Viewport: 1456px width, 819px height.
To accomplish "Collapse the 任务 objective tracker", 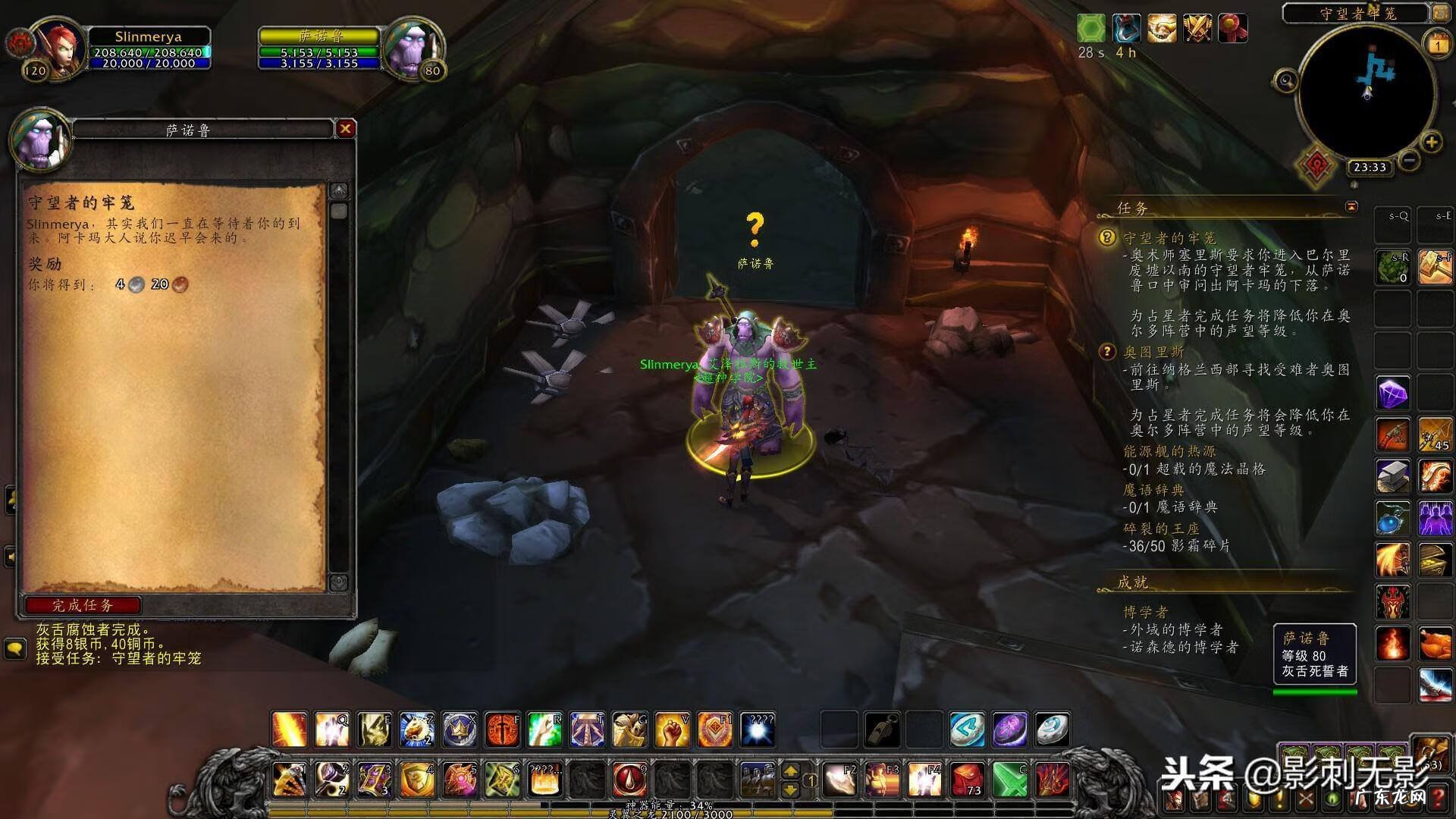I will 1351,206.
